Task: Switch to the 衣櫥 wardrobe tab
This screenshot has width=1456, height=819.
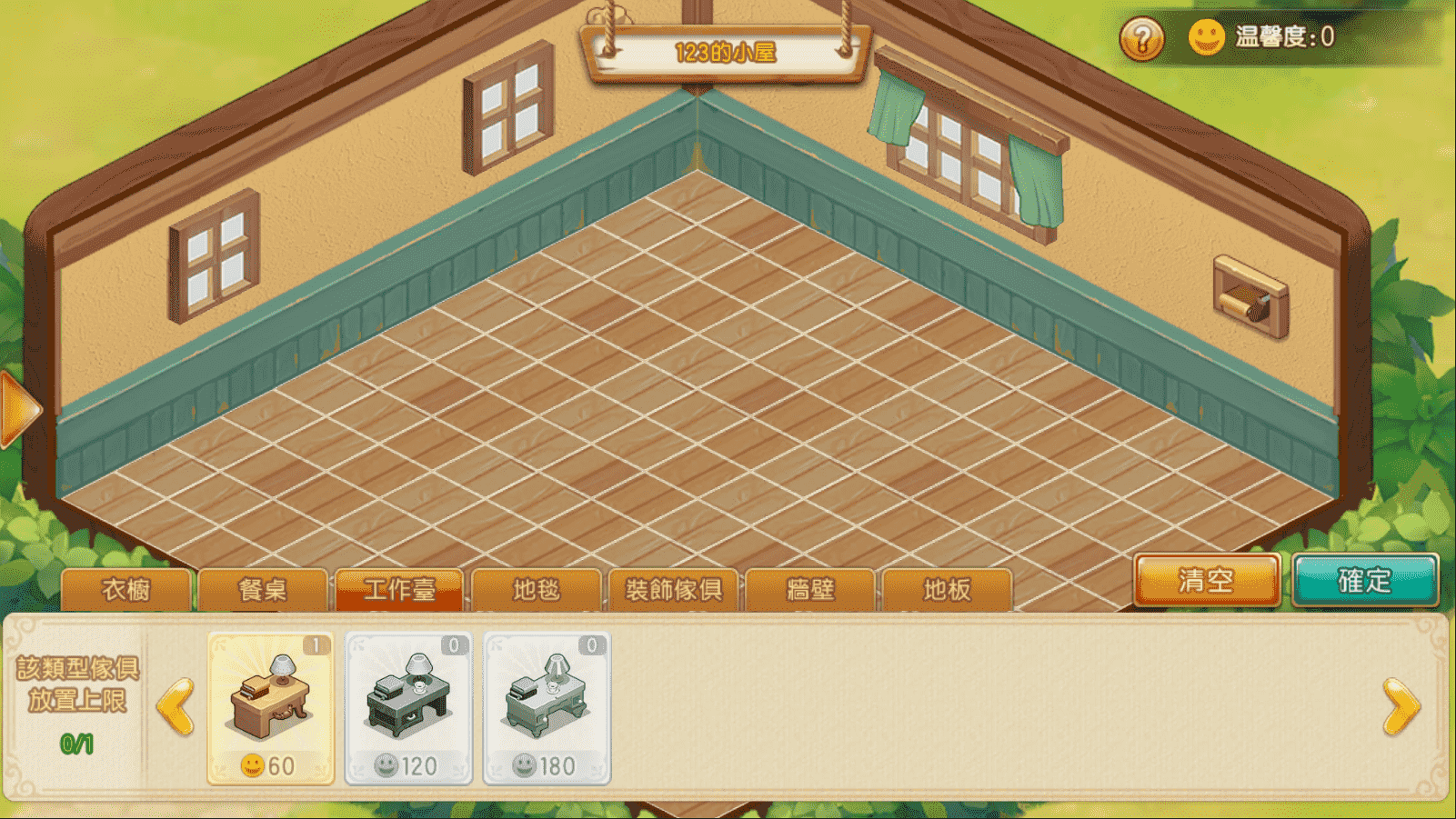Action: point(126,590)
